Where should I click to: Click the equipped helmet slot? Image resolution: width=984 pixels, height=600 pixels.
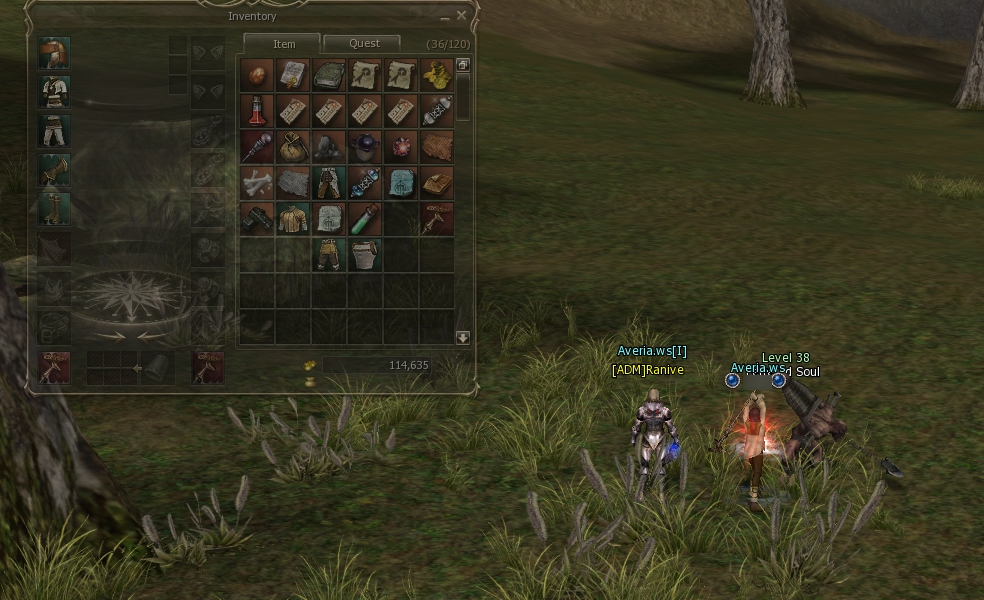(54, 53)
